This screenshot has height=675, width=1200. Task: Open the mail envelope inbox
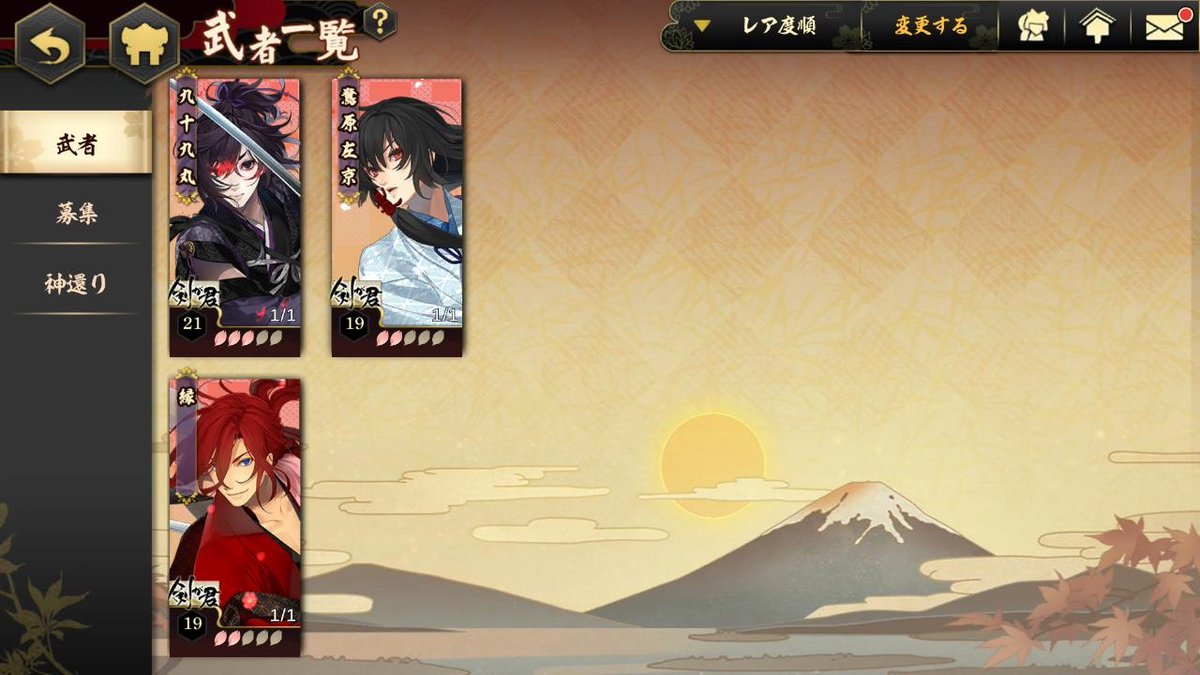(1165, 26)
